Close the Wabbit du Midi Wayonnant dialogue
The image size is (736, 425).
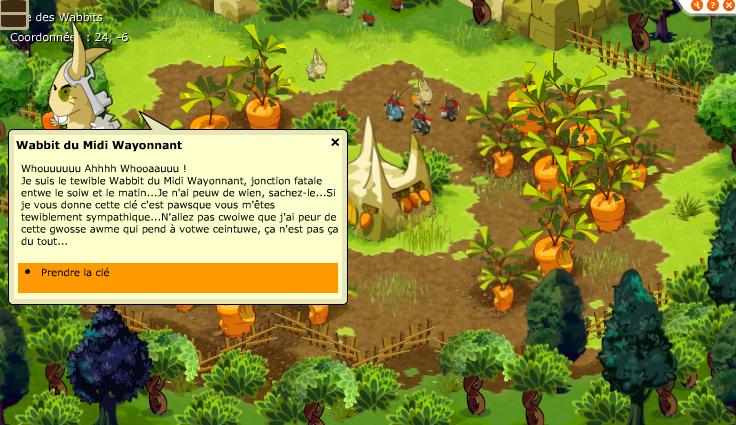pyautogui.click(x=335, y=143)
